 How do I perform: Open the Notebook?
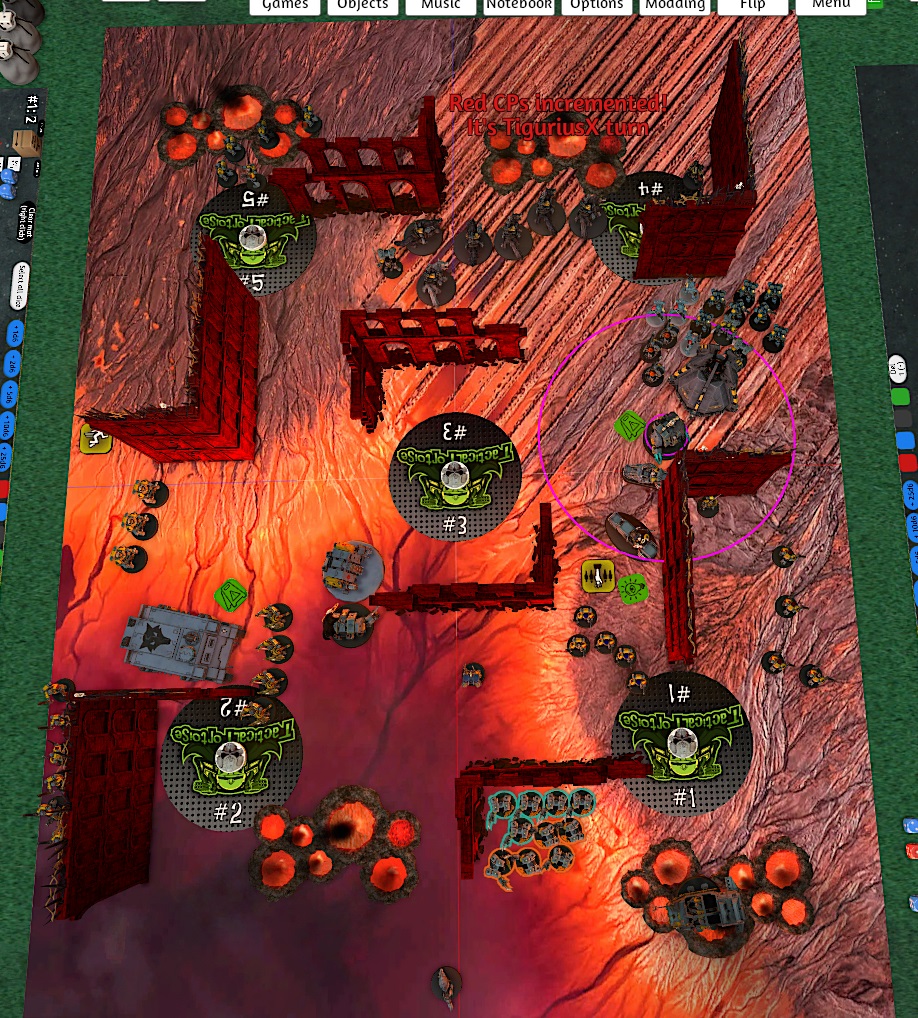518,5
